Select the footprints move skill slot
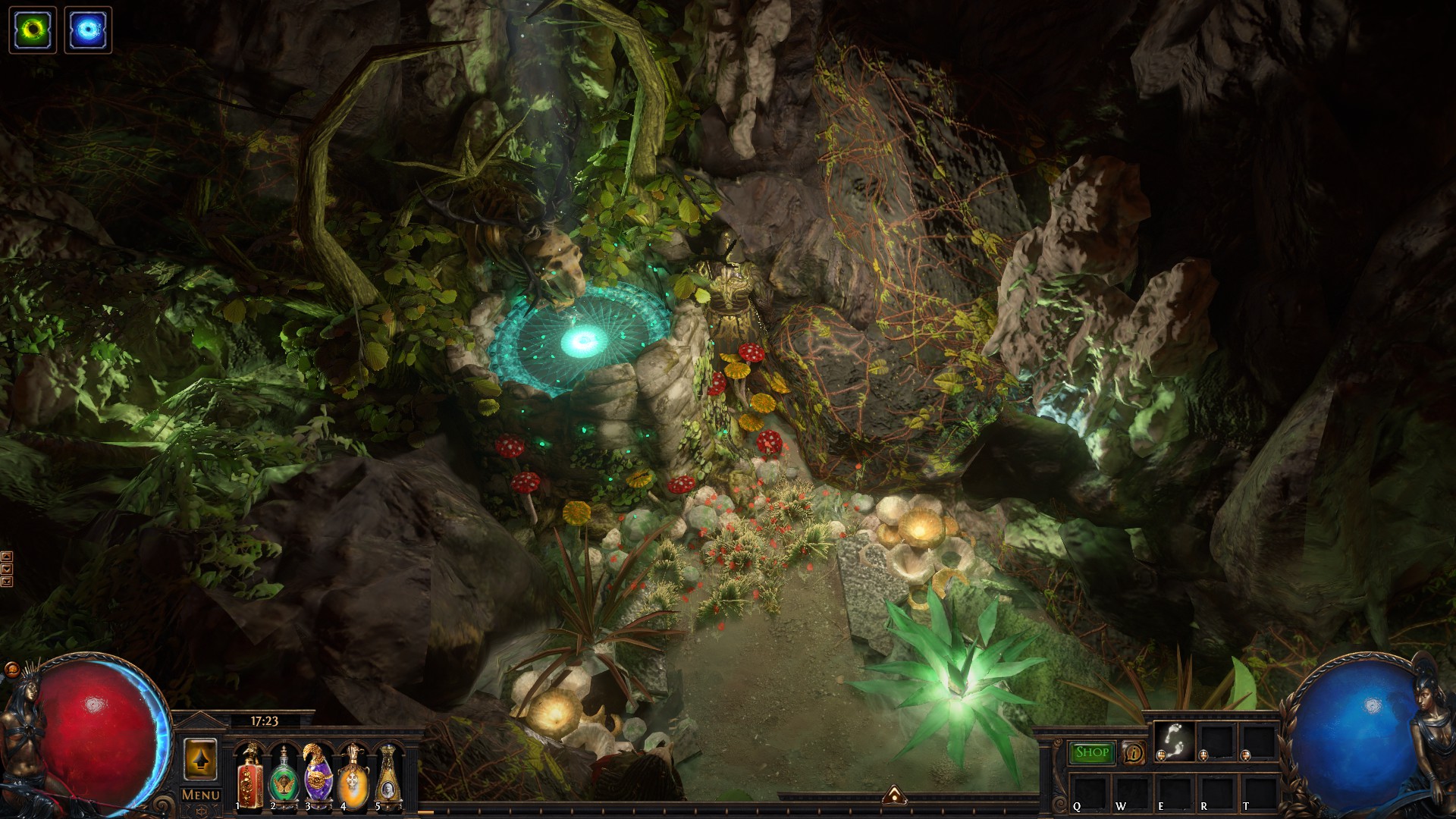The image size is (1456, 819). 1174,739
